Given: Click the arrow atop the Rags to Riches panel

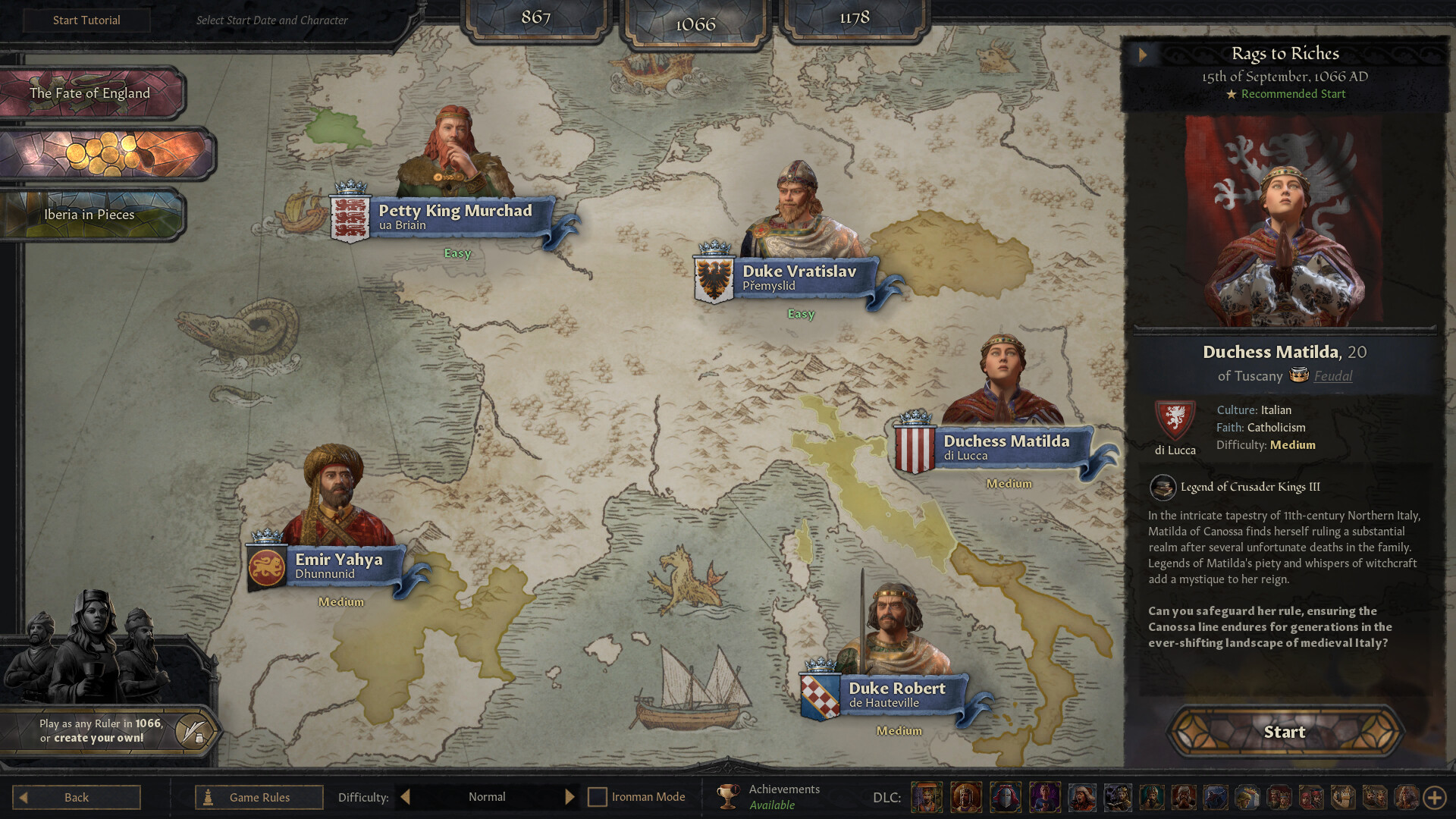Looking at the screenshot, I should click(1144, 55).
